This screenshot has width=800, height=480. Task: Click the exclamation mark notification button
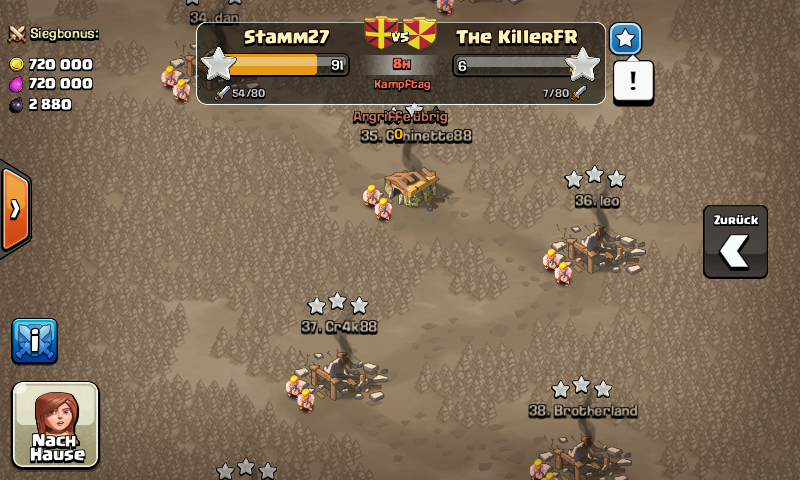tap(633, 81)
